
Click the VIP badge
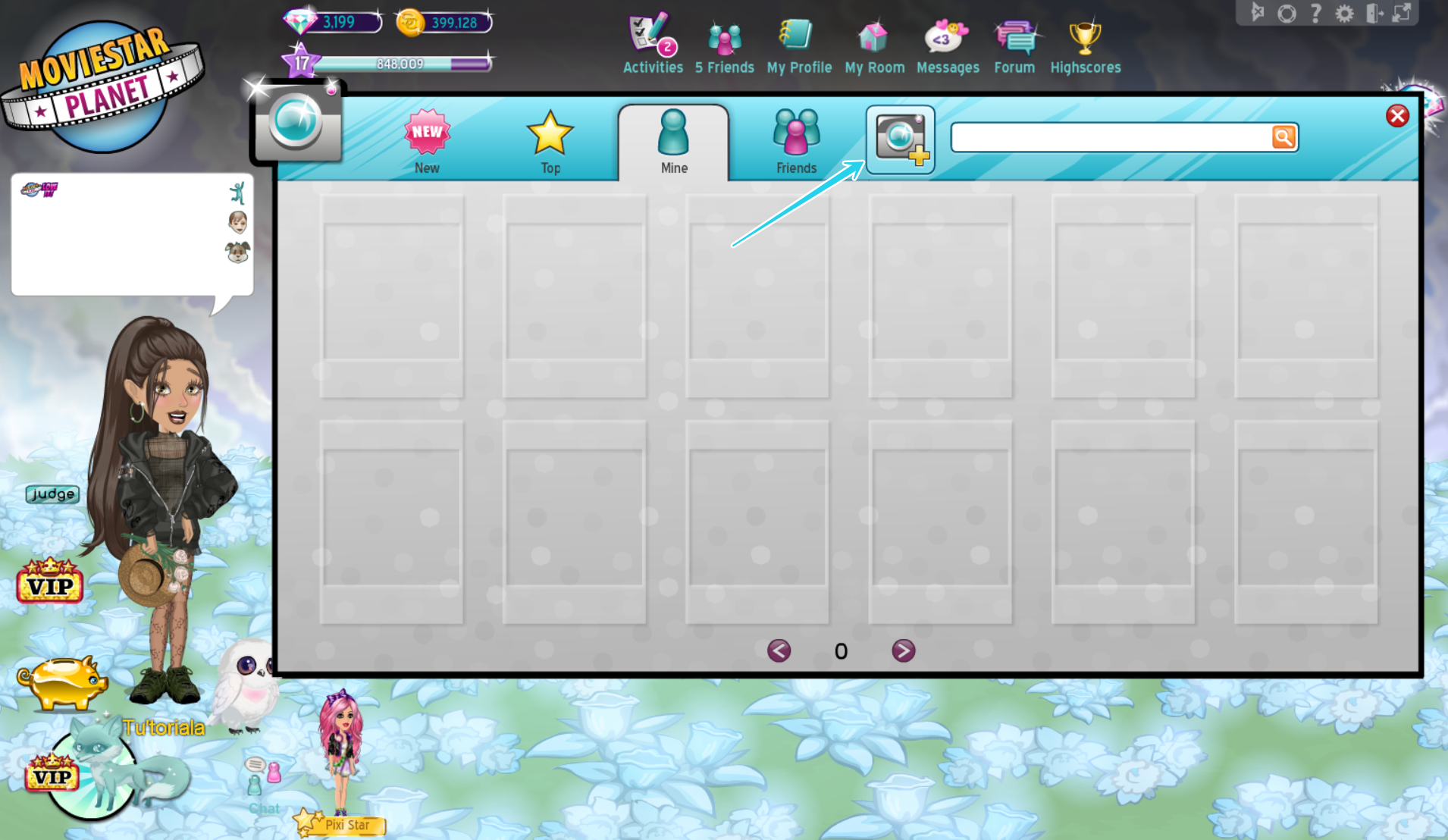tap(50, 584)
